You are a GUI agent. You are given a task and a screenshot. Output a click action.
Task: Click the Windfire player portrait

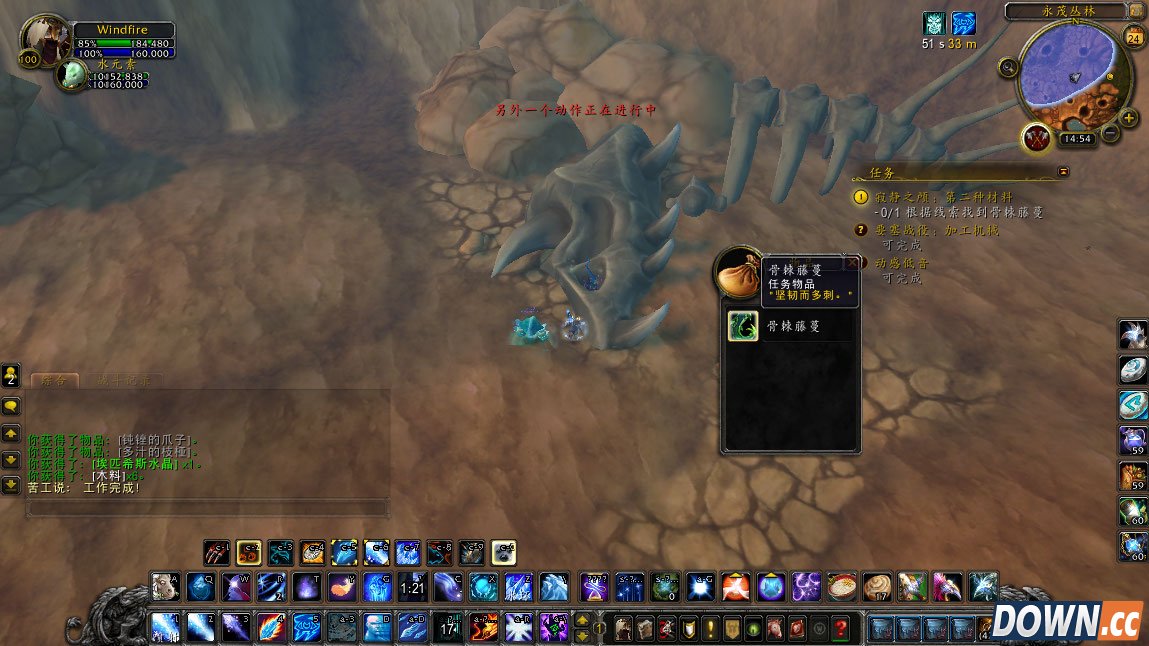44,40
